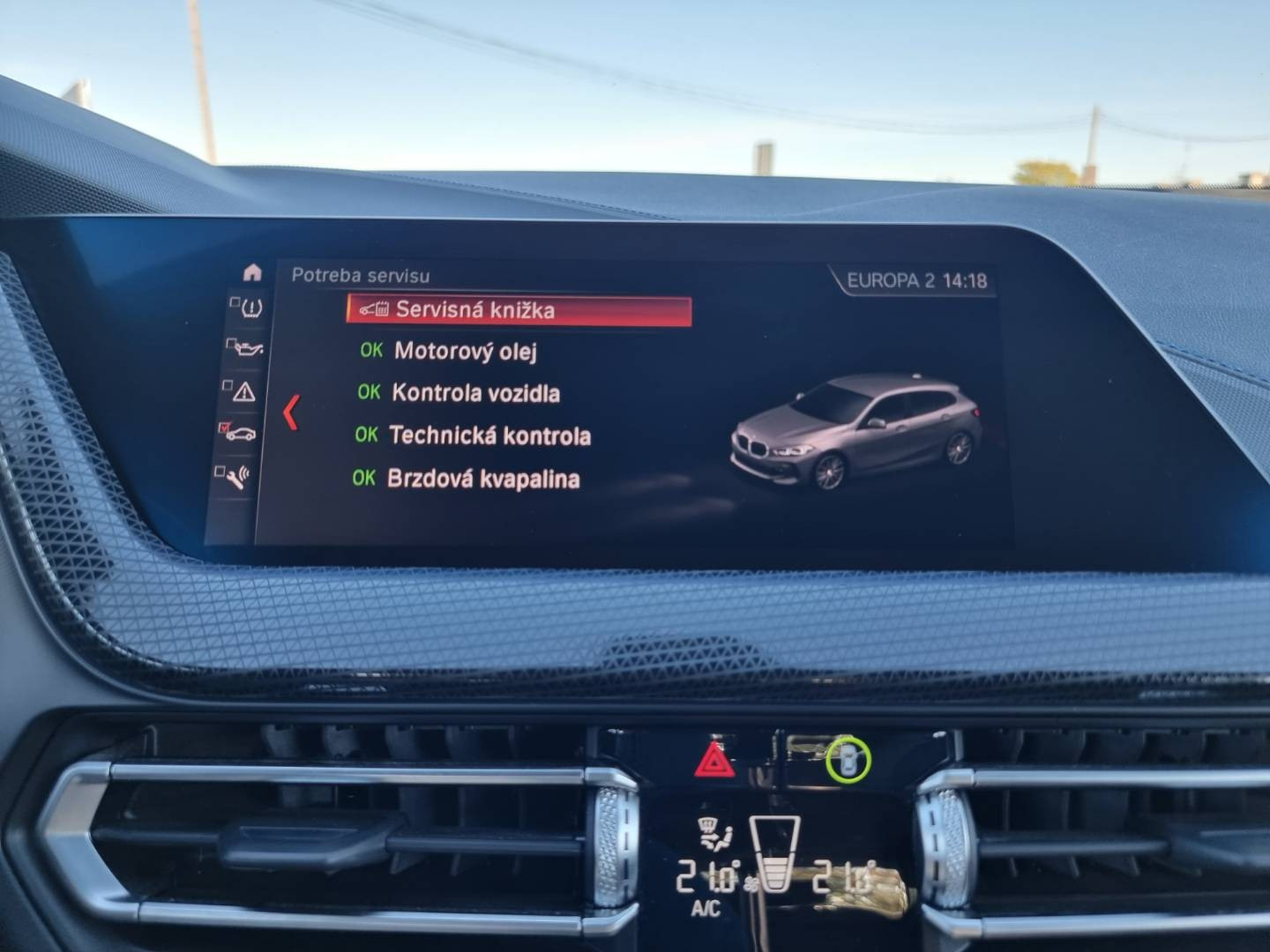1270x952 pixels.
Task: Select the Brzdová kvapalina entry
Action: [482, 478]
